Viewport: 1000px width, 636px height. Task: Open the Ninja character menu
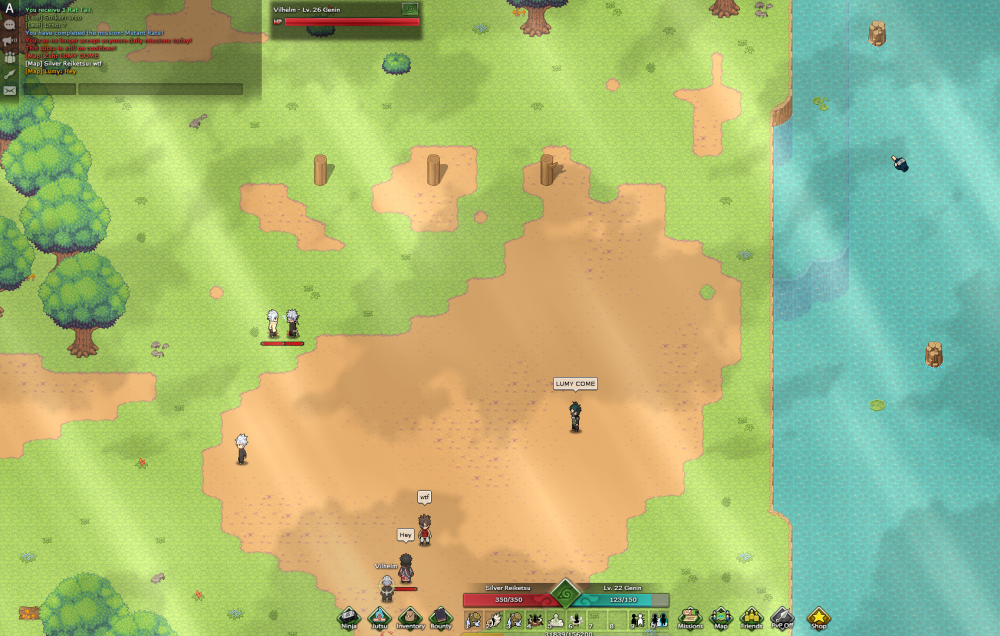coord(348,617)
